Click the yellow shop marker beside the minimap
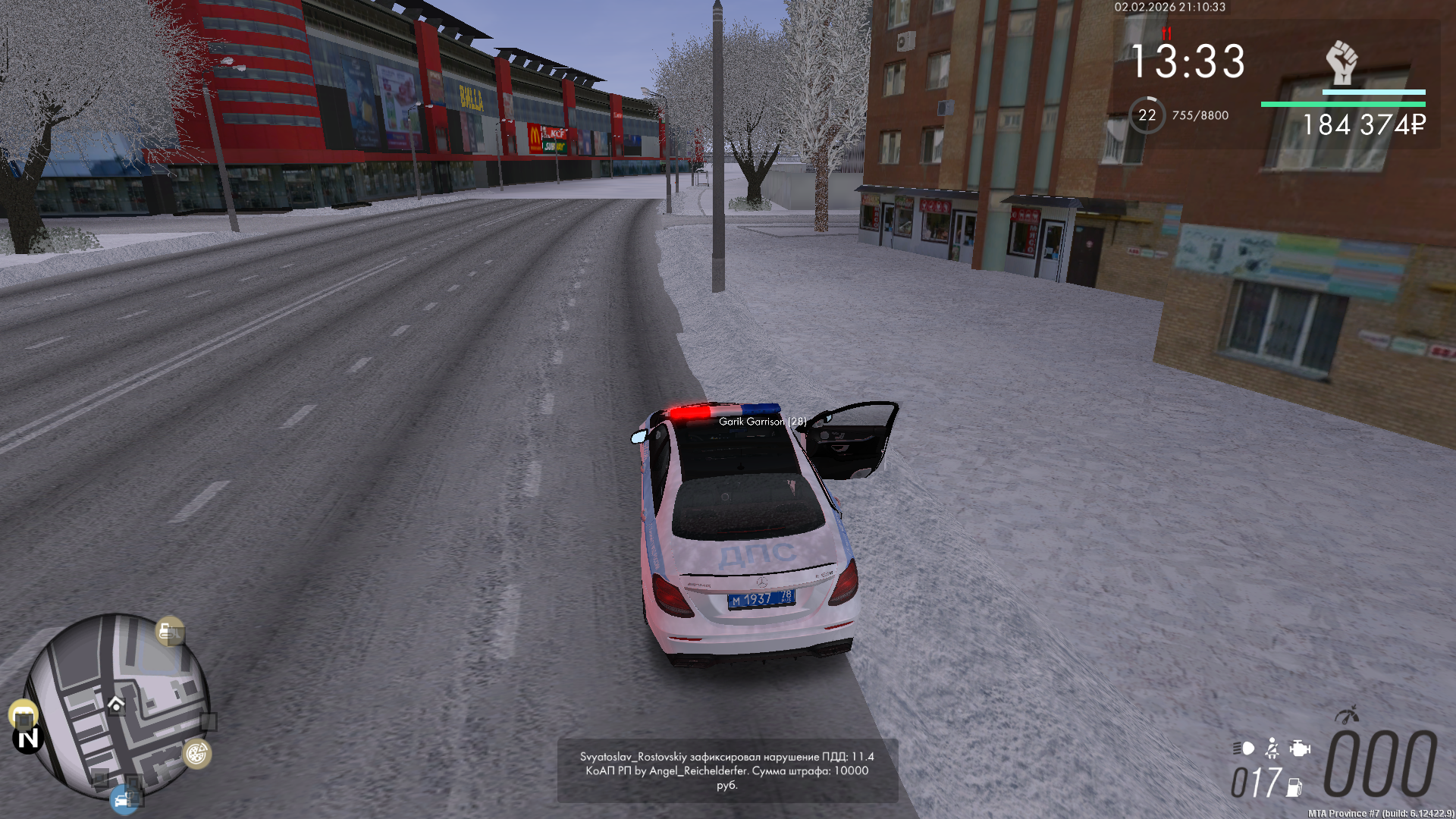Viewport: 1456px width, 819px height. pyautogui.click(x=24, y=715)
